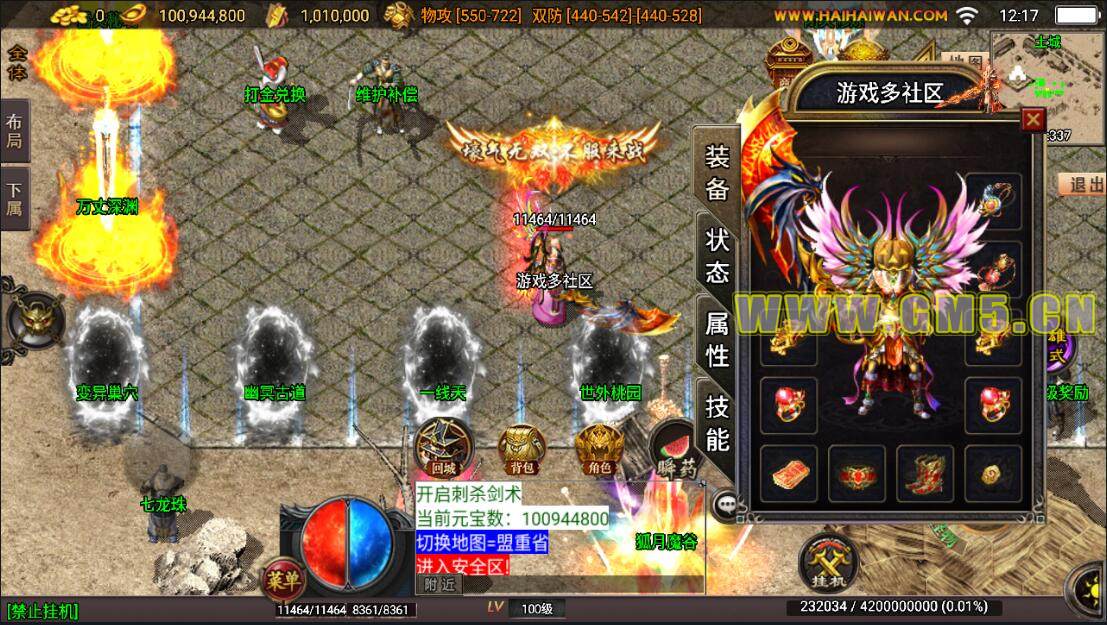Show the 属性 attributes tab
The height and width of the screenshot is (625, 1107).
pos(717,338)
